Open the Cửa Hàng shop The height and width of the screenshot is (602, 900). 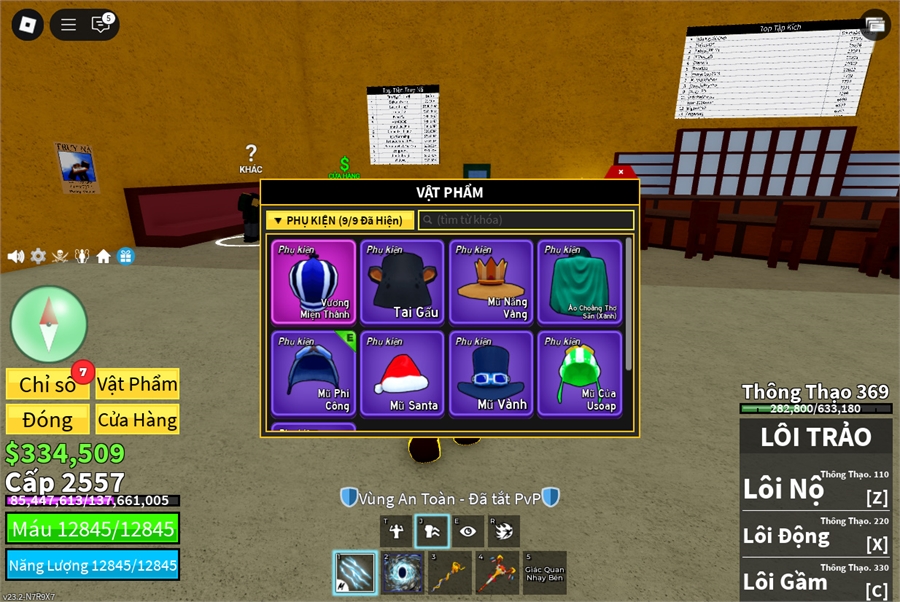(137, 419)
